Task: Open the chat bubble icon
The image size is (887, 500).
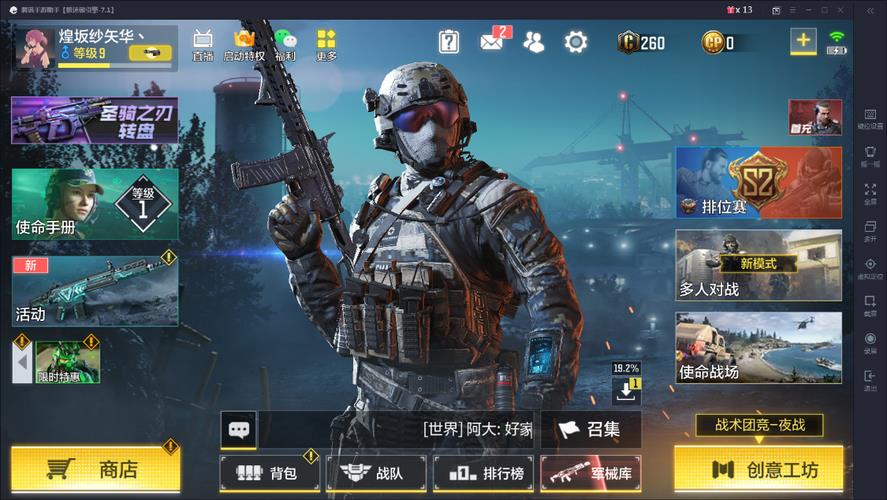Action: coord(238,430)
